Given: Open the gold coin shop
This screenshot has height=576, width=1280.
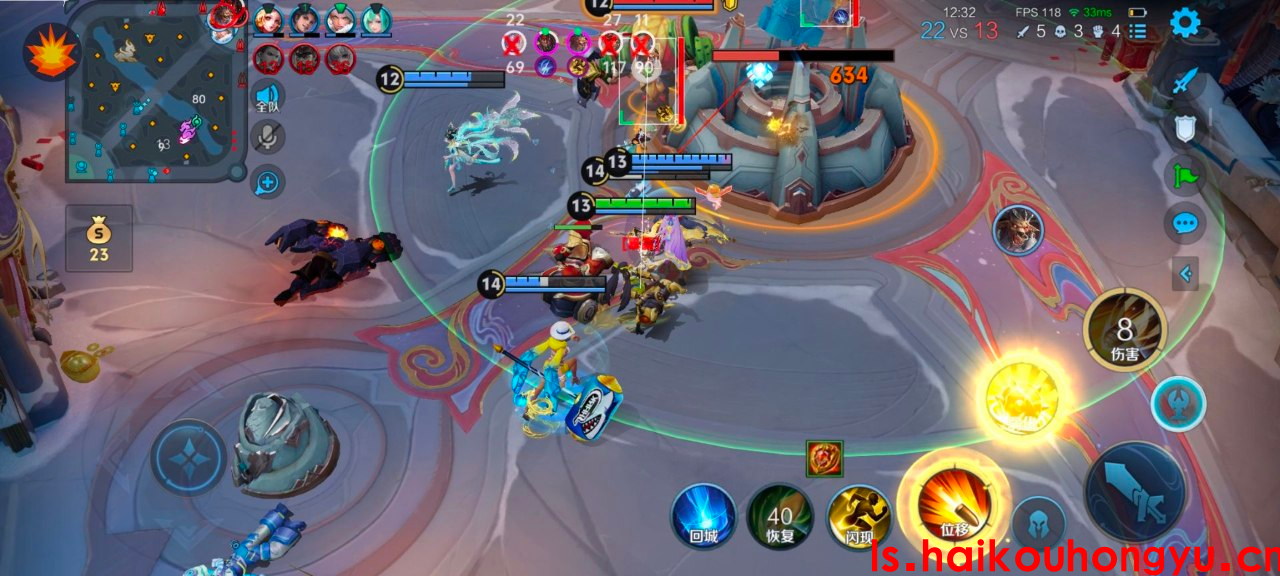Looking at the screenshot, I should pyautogui.click(x=98, y=238).
